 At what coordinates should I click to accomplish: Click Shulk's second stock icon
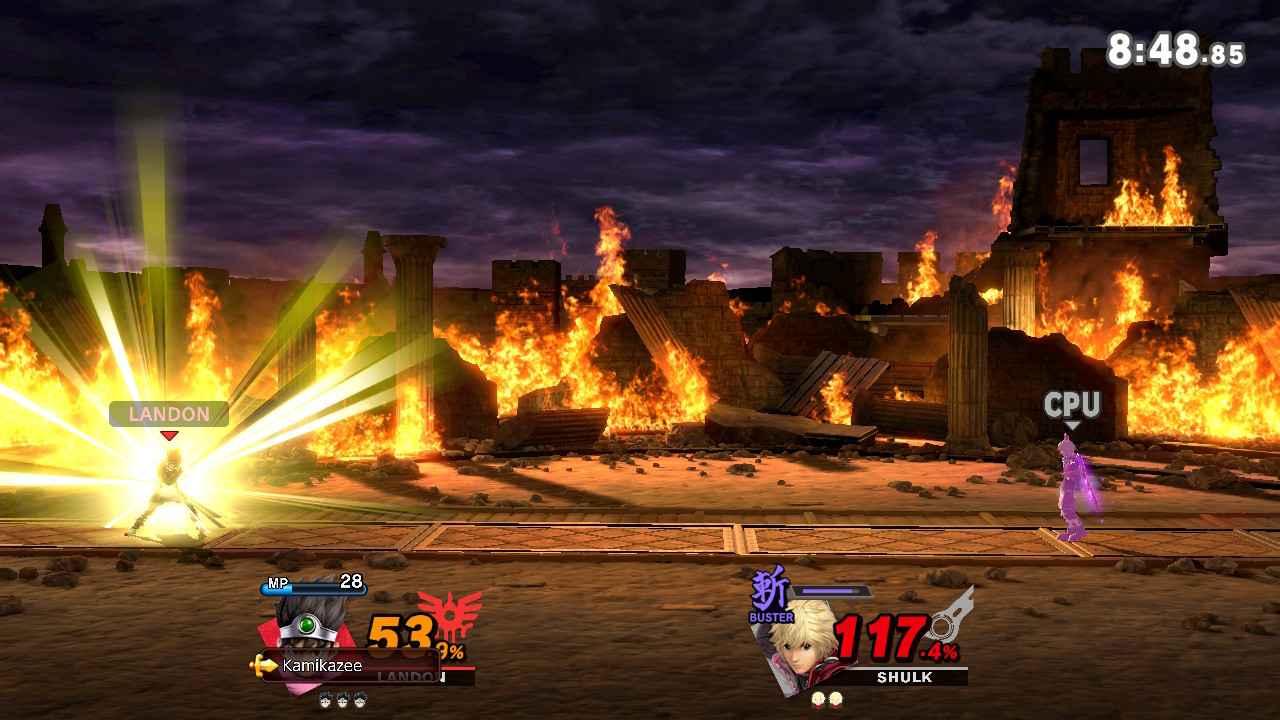836,700
